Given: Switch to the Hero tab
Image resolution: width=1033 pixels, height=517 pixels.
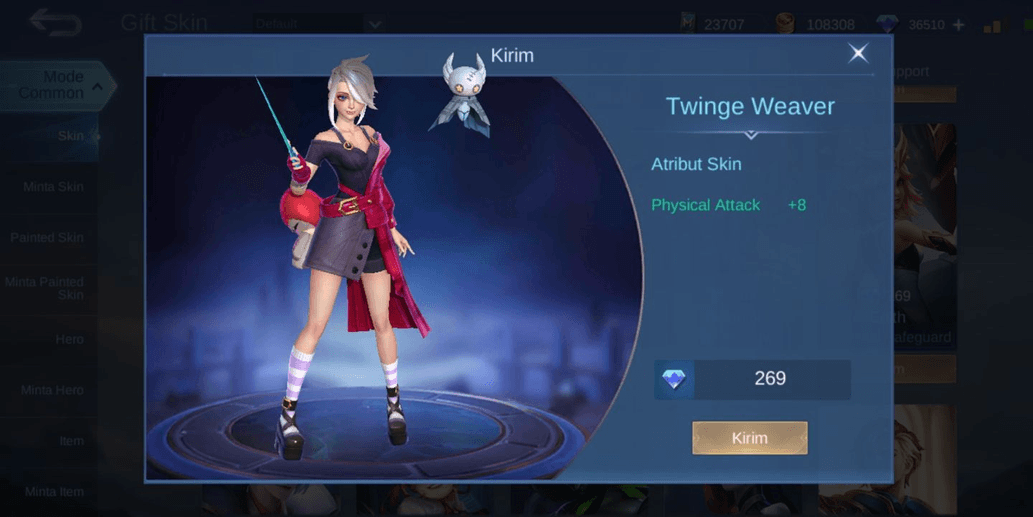Looking at the screenshot, I should tap(69, 339).
